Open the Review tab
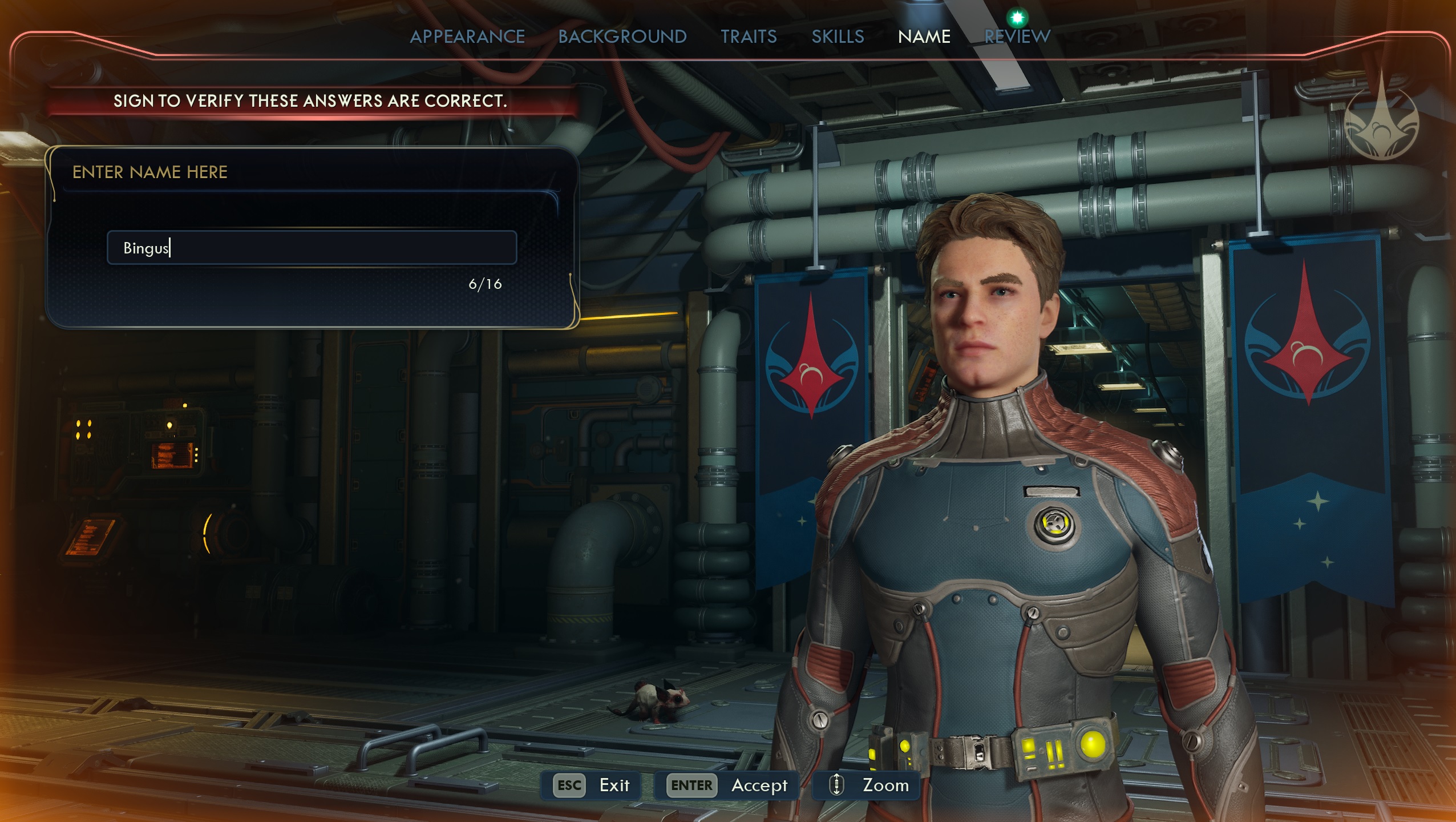The width and height of the screenshot is (1456, 822). 1017,37
